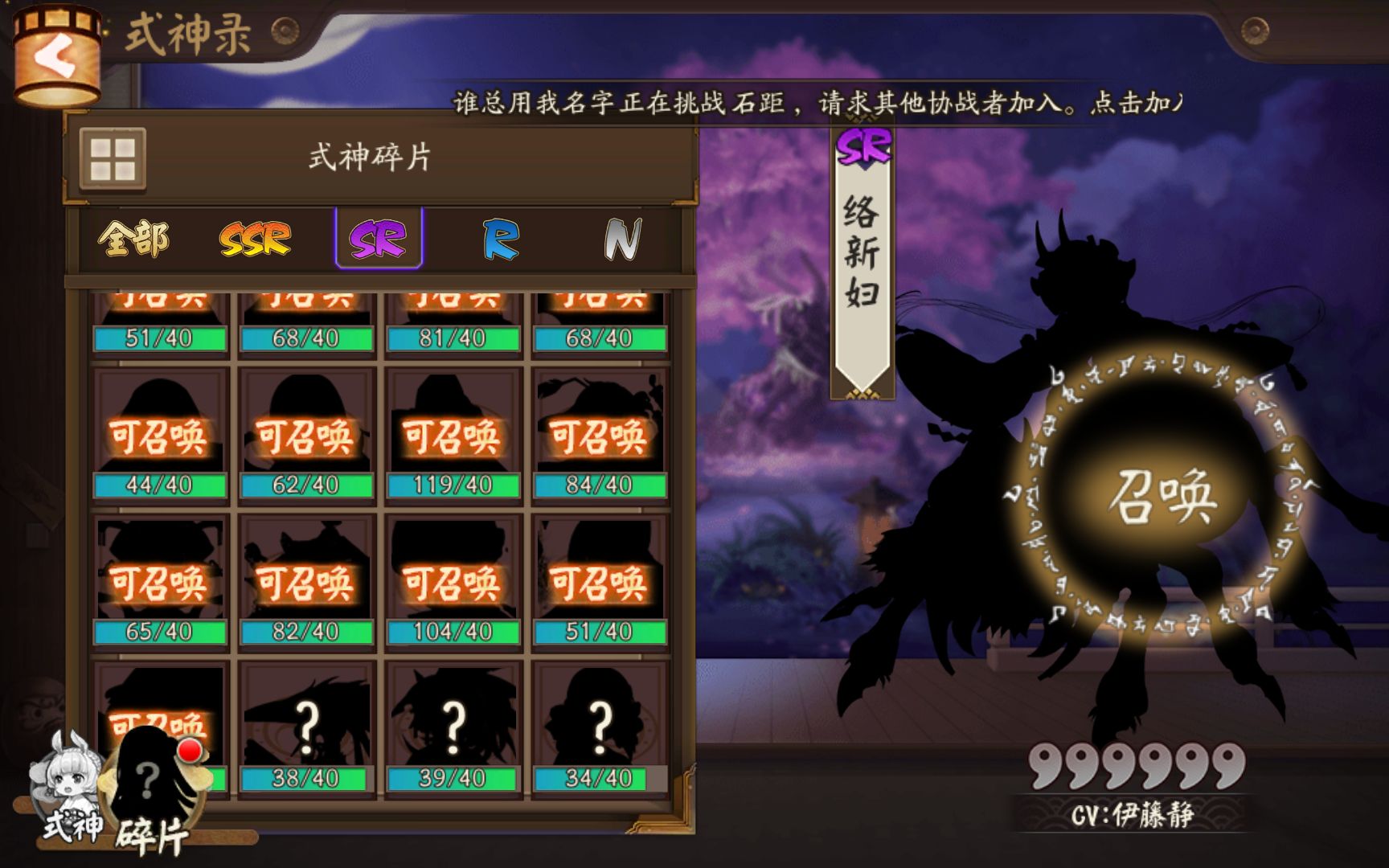Tap the question mark fragment showing 38/40
The width and height of the screenshot is (1389, 868).
click(305, 722)
